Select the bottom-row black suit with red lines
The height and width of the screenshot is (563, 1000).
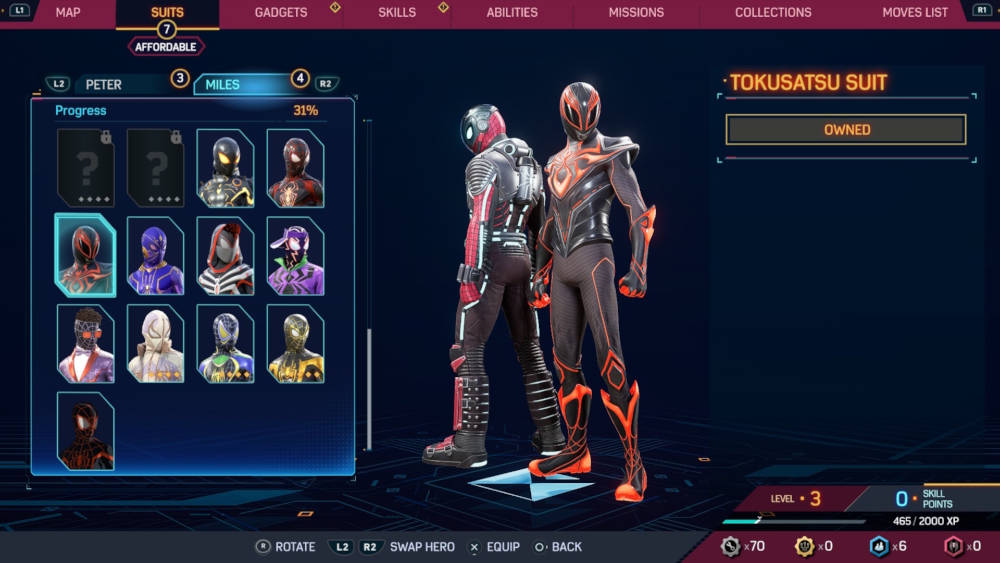click(85, 431)
